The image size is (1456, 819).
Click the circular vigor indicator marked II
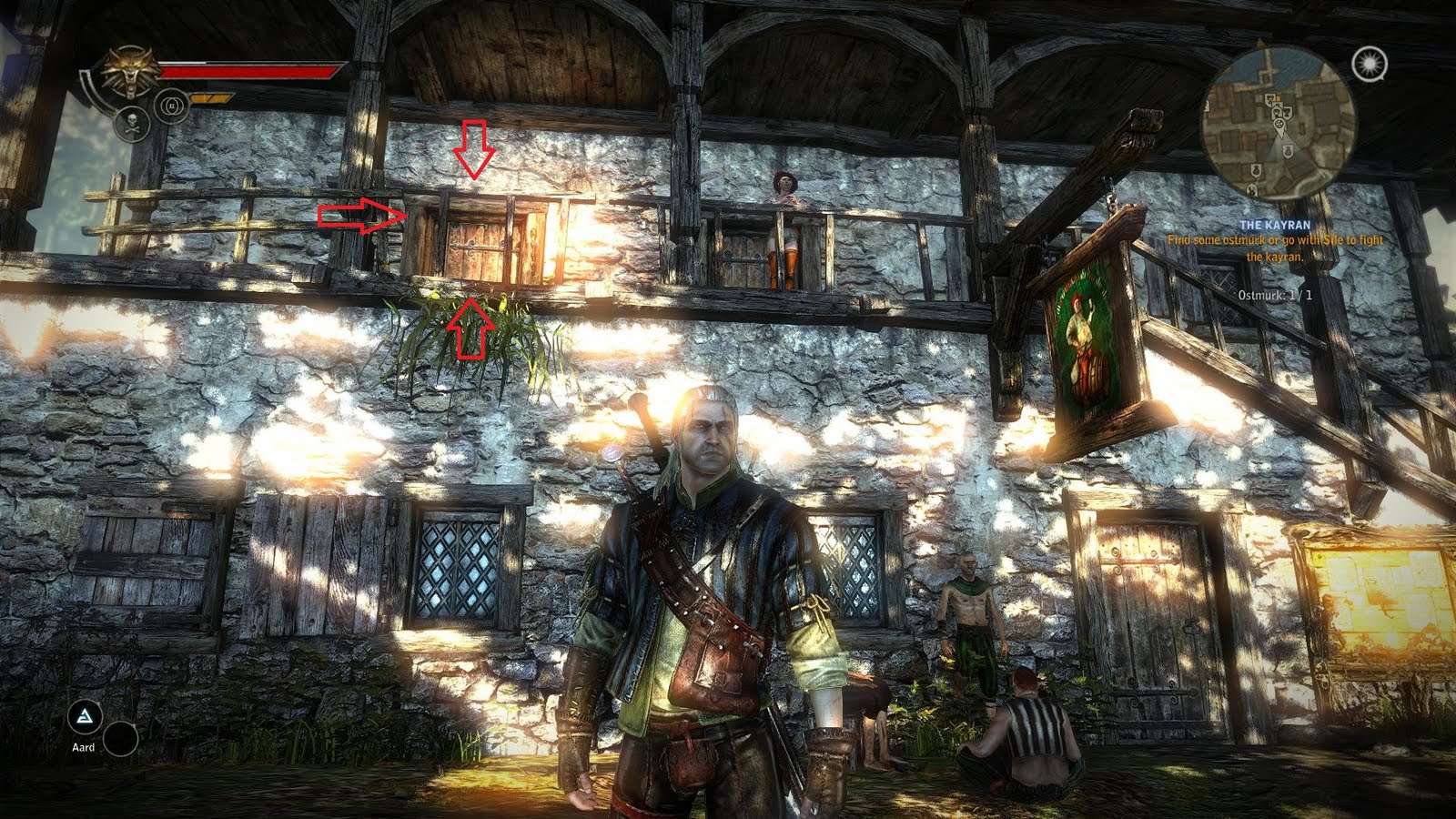(171, 105)
